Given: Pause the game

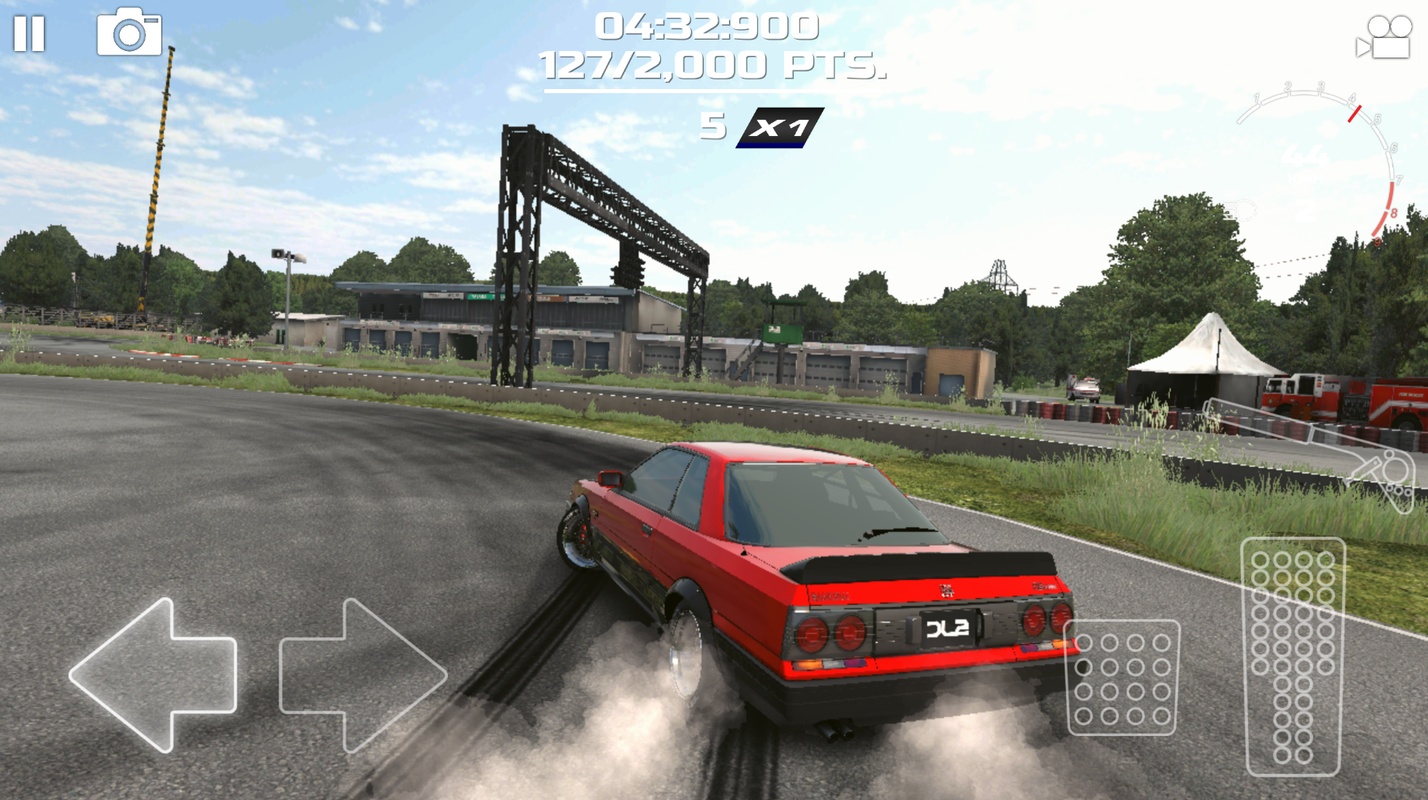Looking at the screenshot, I should click(x=29, y=34).
